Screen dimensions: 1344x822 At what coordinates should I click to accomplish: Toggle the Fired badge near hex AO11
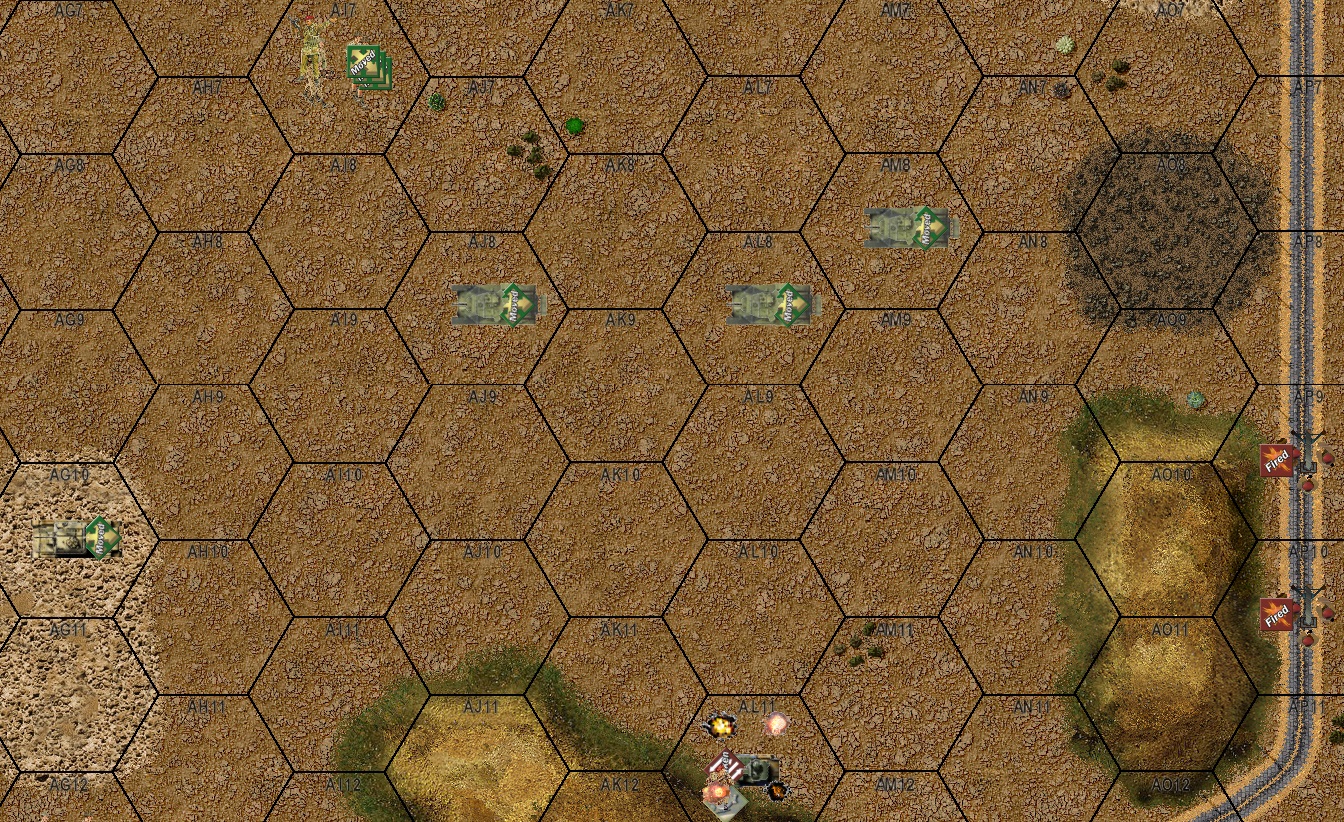[x=1276, y=613]
